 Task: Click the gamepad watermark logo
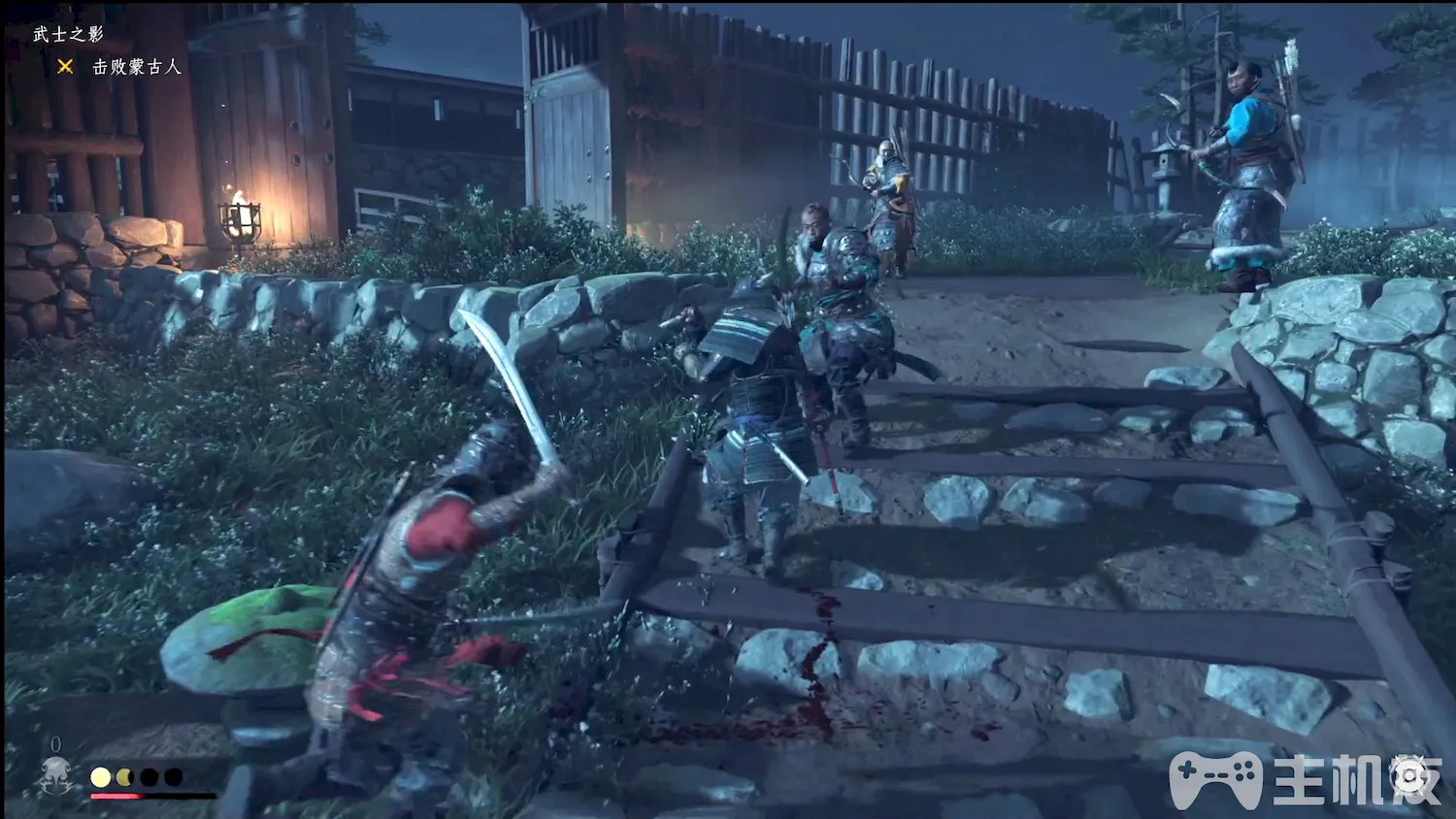click(1214, 779)
